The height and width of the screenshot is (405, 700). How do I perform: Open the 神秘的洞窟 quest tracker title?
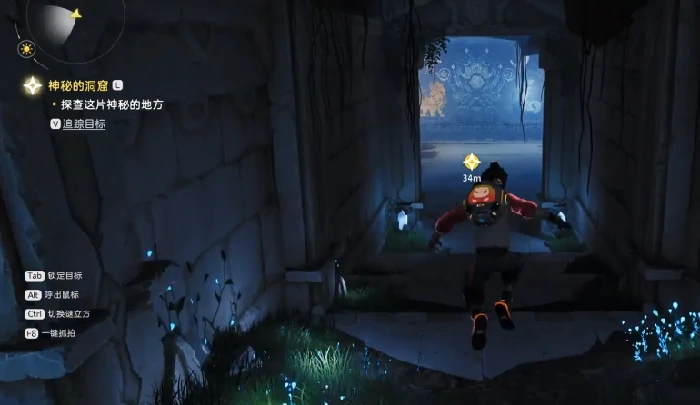tap(79, 87)
